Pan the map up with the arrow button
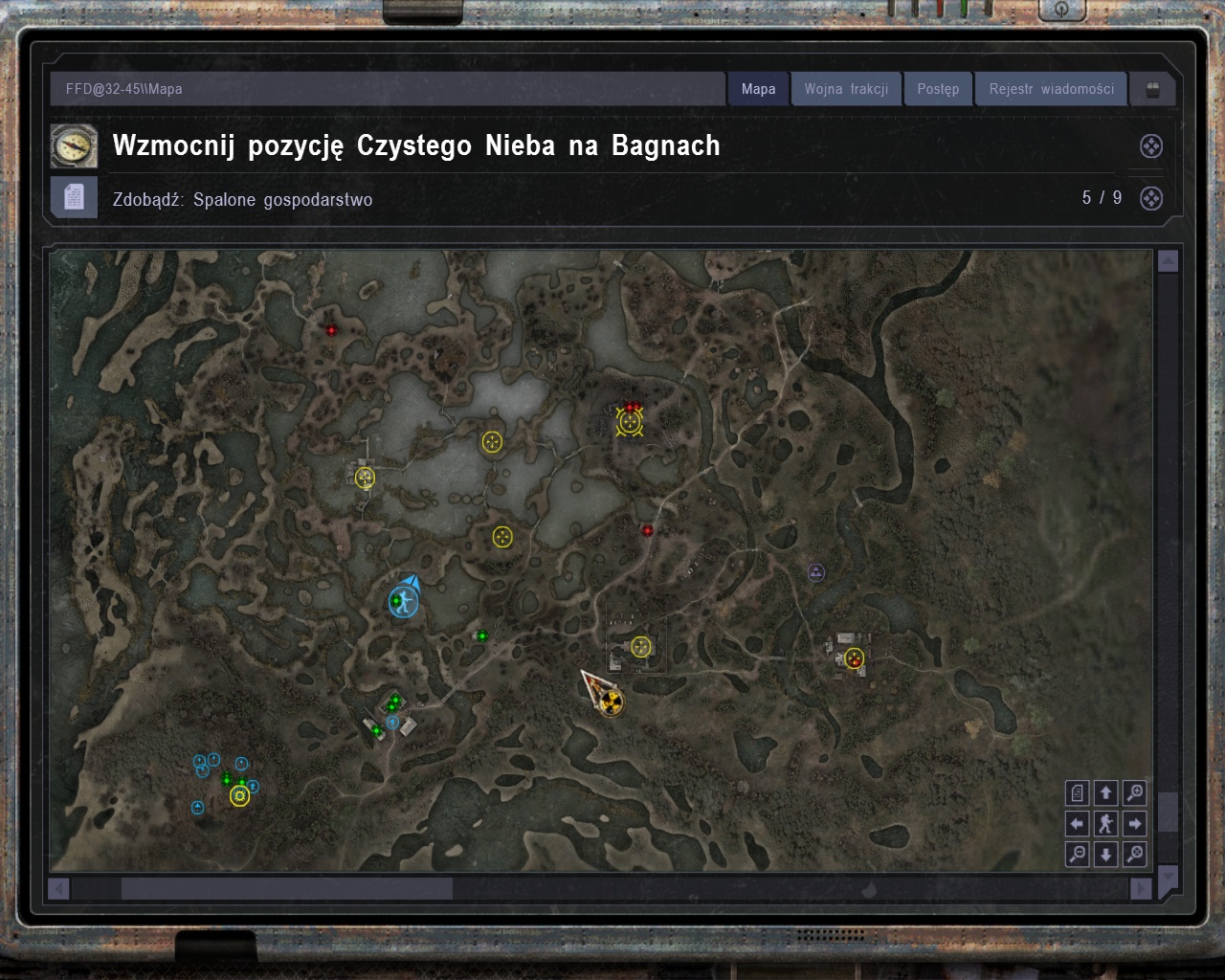This screenshot has height=980, width=1225. pyautogui.click(x=1106, y=793)
